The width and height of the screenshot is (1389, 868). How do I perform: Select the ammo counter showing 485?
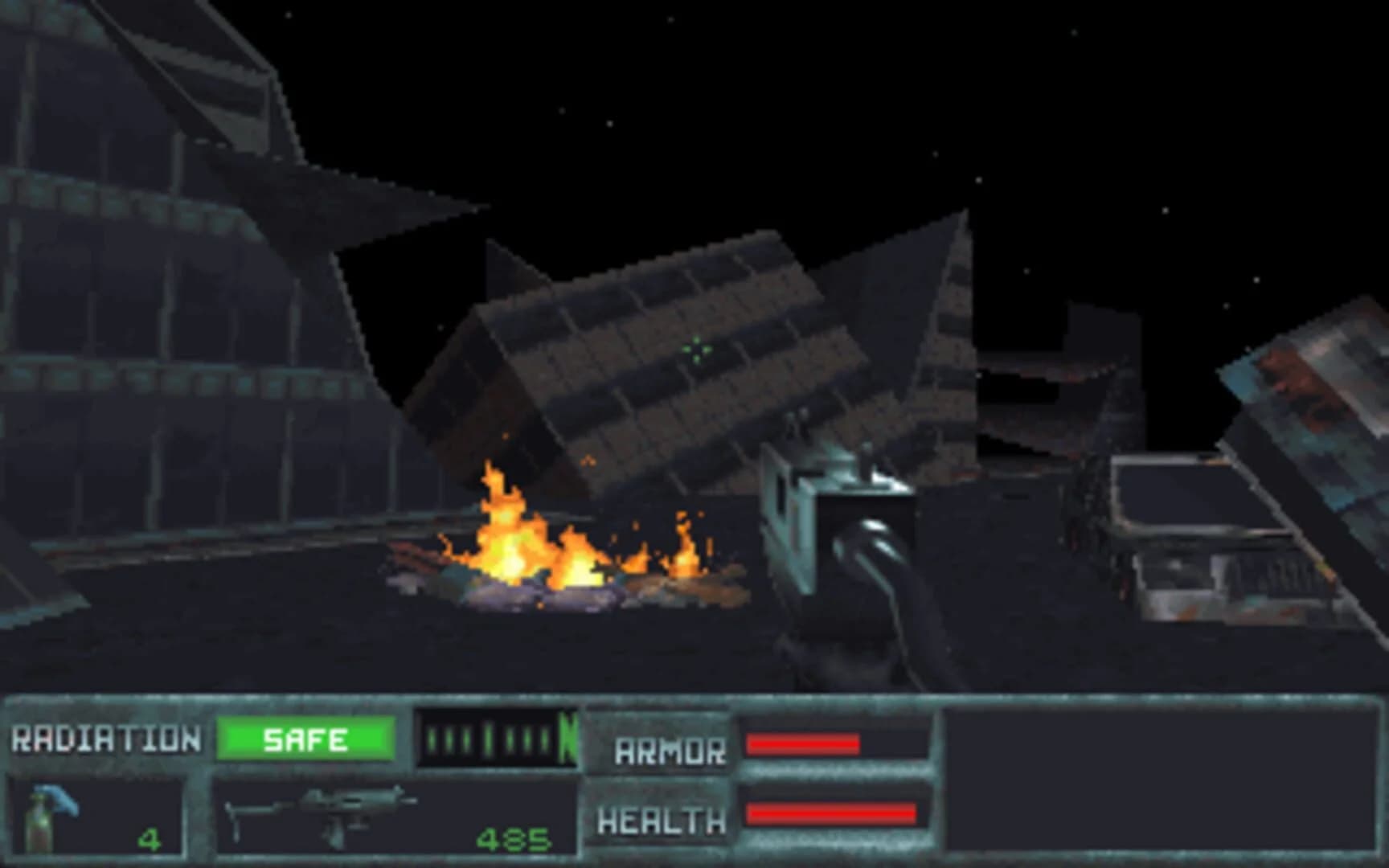pos(514,840)
